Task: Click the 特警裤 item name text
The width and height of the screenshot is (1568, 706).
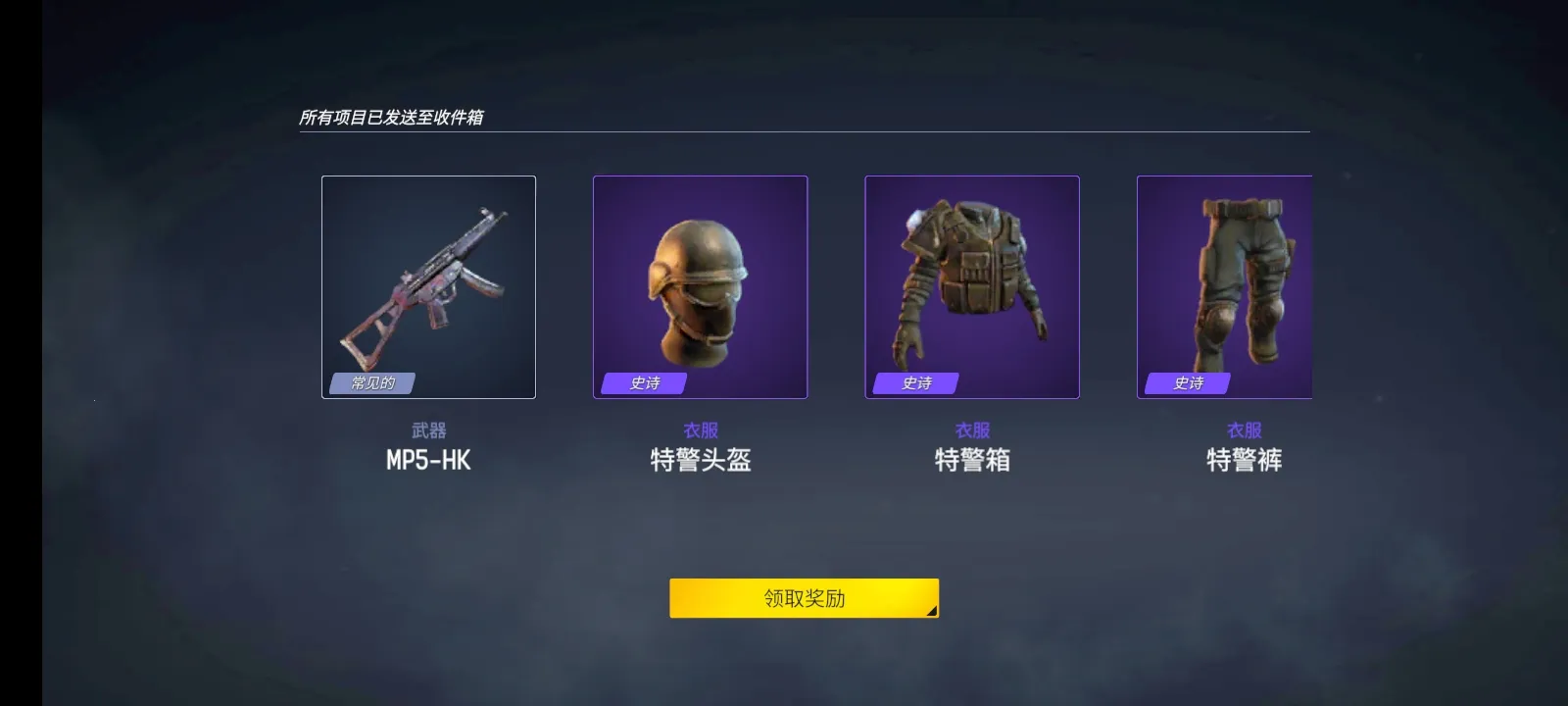Action: (1240, 460)
